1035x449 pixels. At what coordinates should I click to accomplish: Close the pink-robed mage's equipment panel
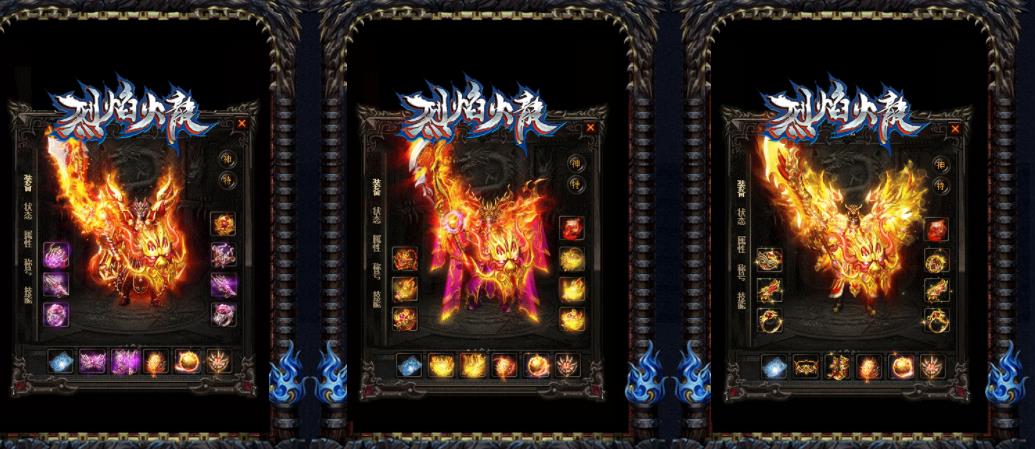[x=591, y=127]
